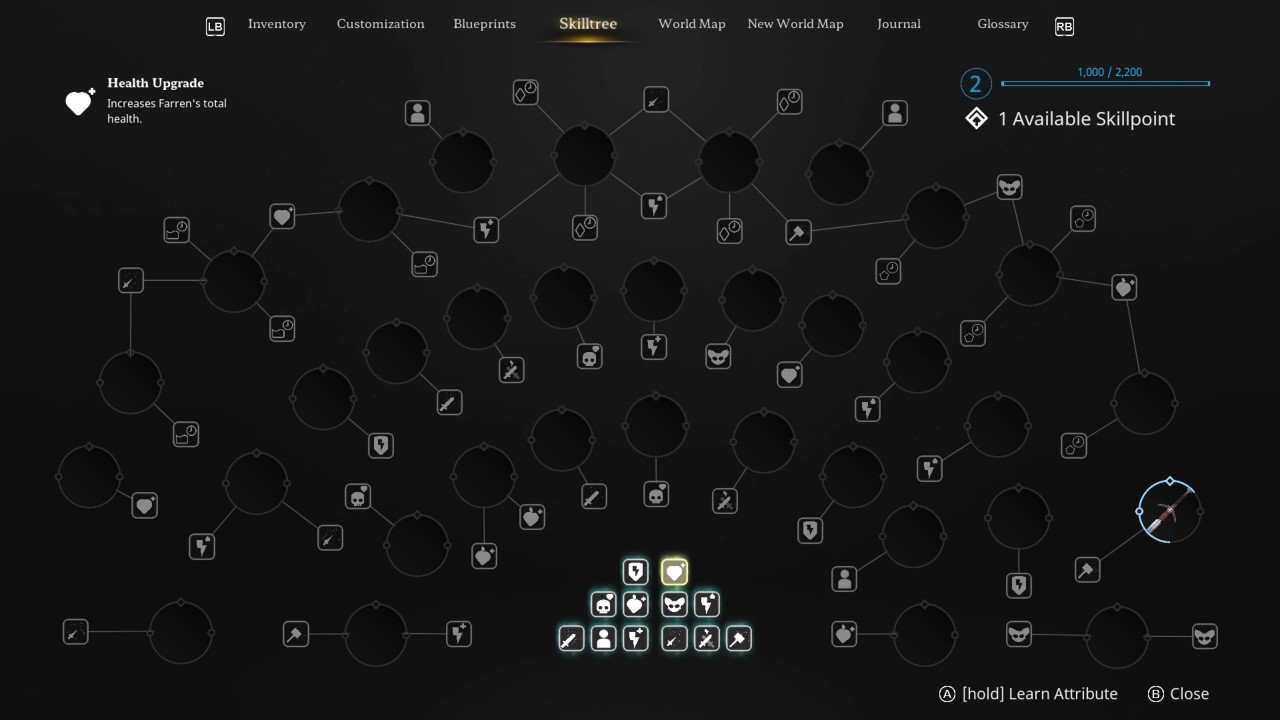Select the person silhouette attribute icon
1280x720 pixels.
[603, 638]
